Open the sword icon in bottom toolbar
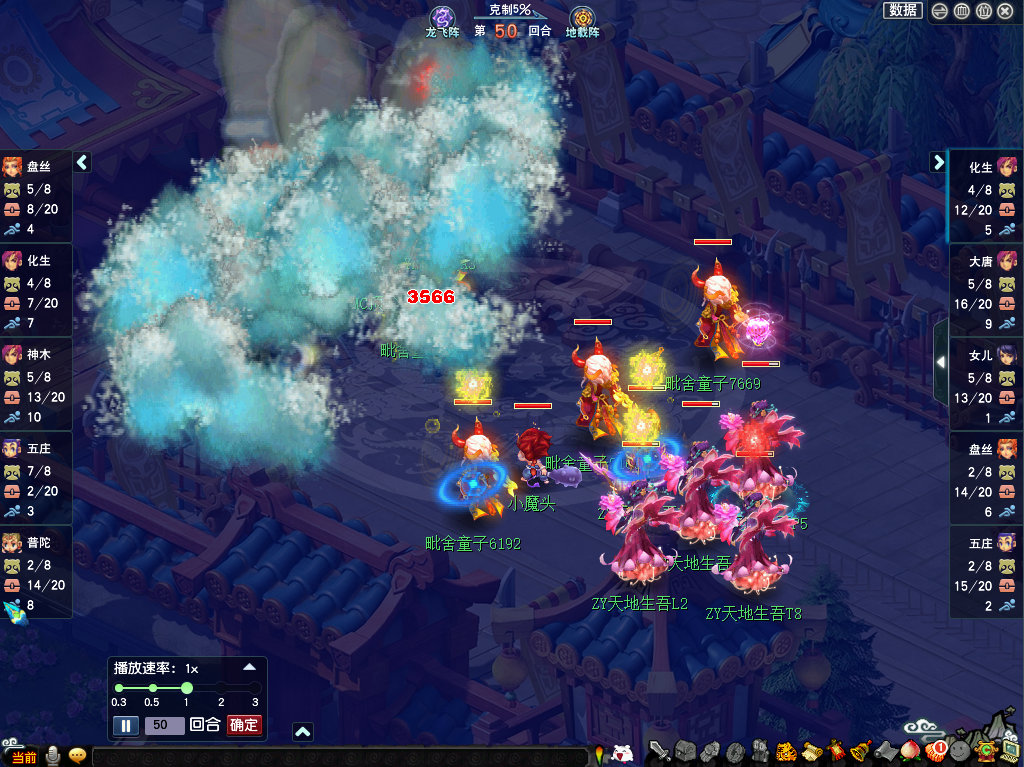The image size is (1024, 767). coord(659,750)
